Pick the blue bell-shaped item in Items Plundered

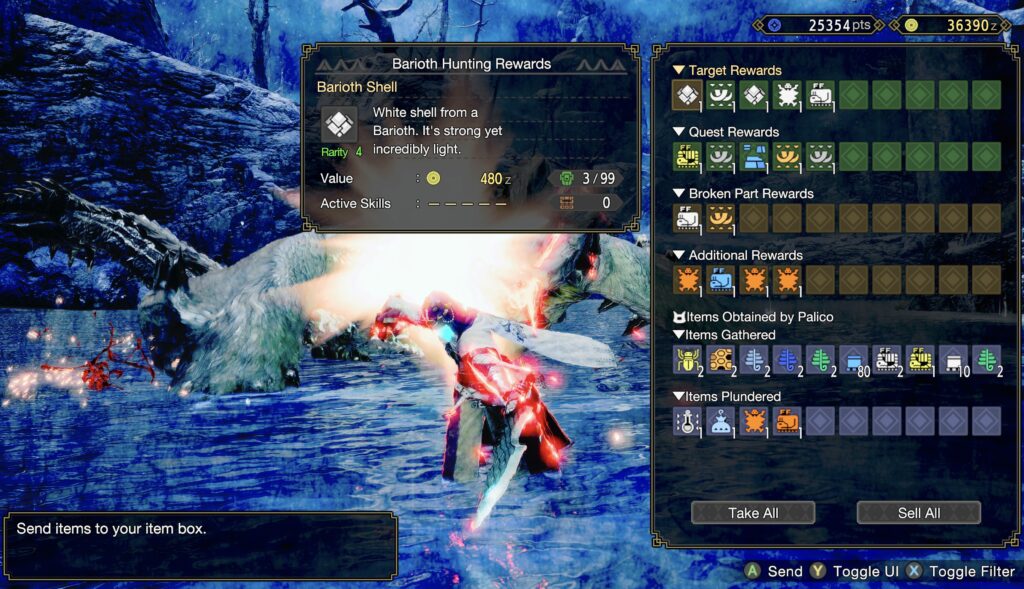721,421
